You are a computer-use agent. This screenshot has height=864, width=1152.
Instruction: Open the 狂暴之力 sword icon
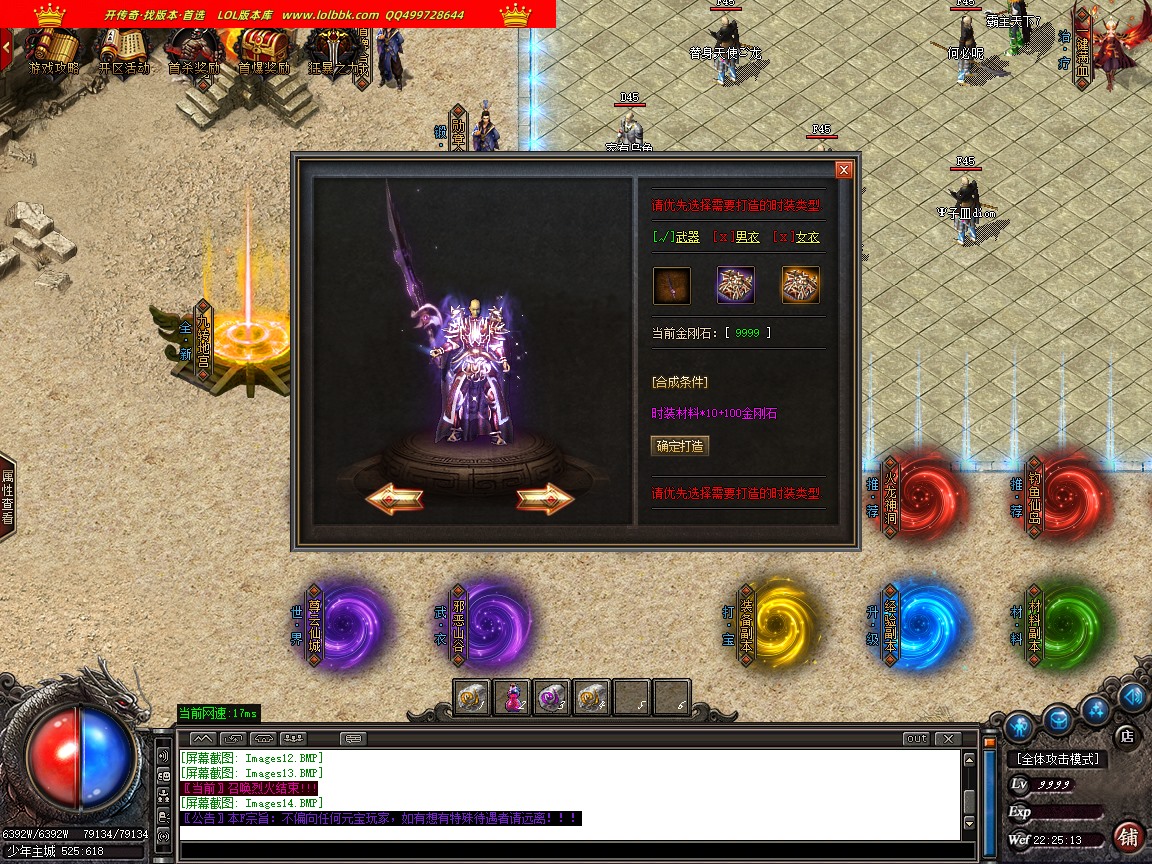tap(331, 50)
